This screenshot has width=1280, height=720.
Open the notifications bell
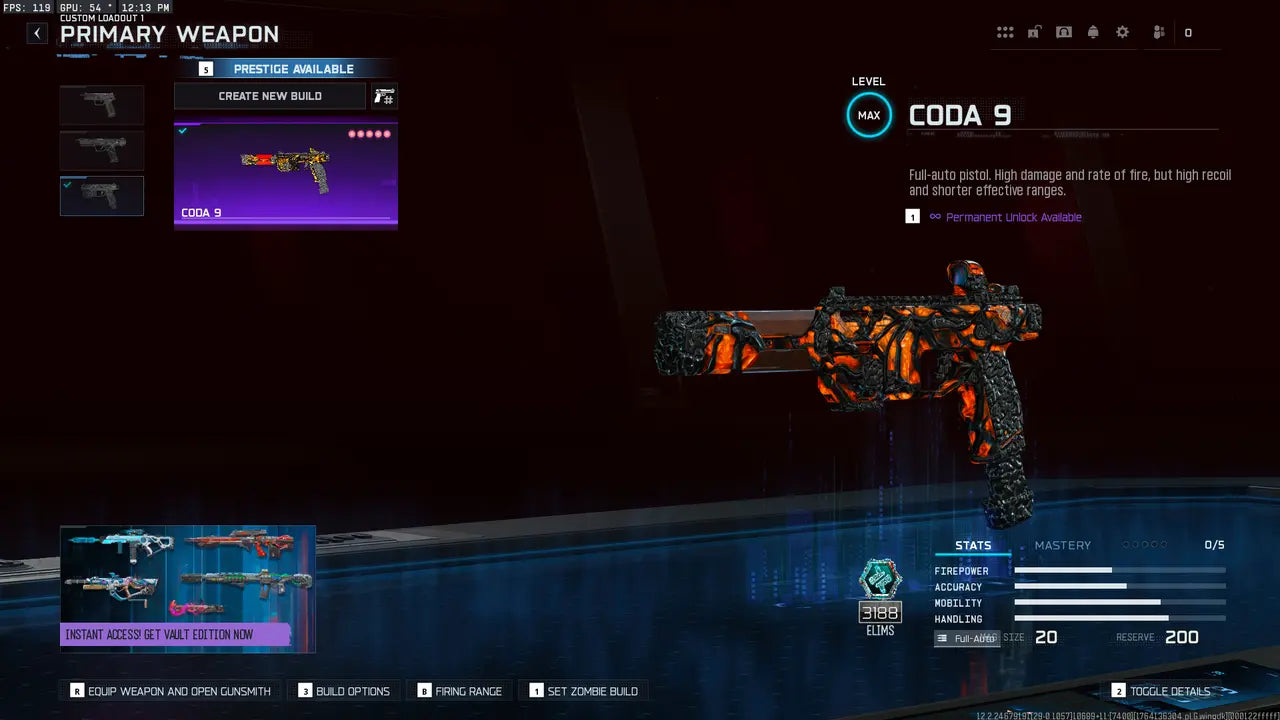(1093, 33)
